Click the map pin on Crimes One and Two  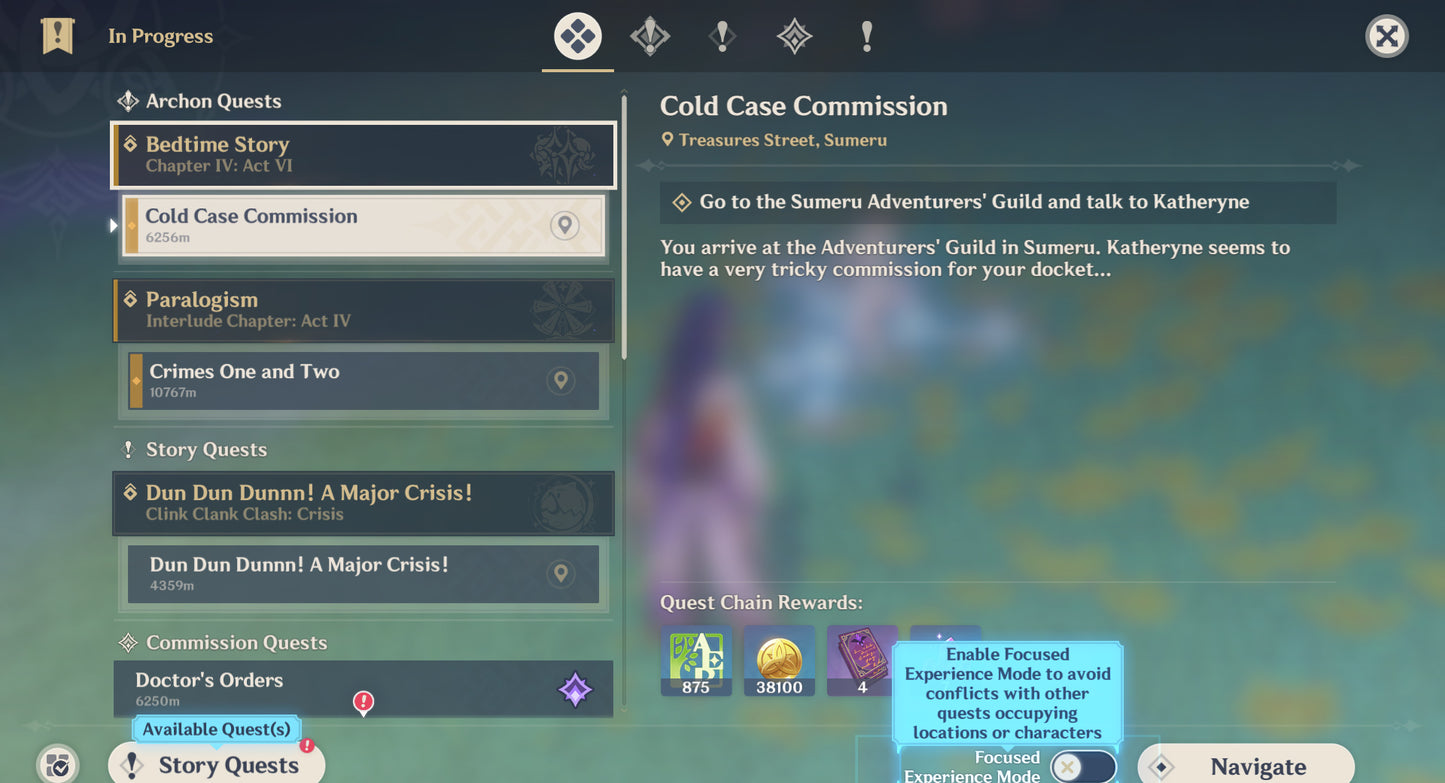pyautogui.click(x=561, y=380)
